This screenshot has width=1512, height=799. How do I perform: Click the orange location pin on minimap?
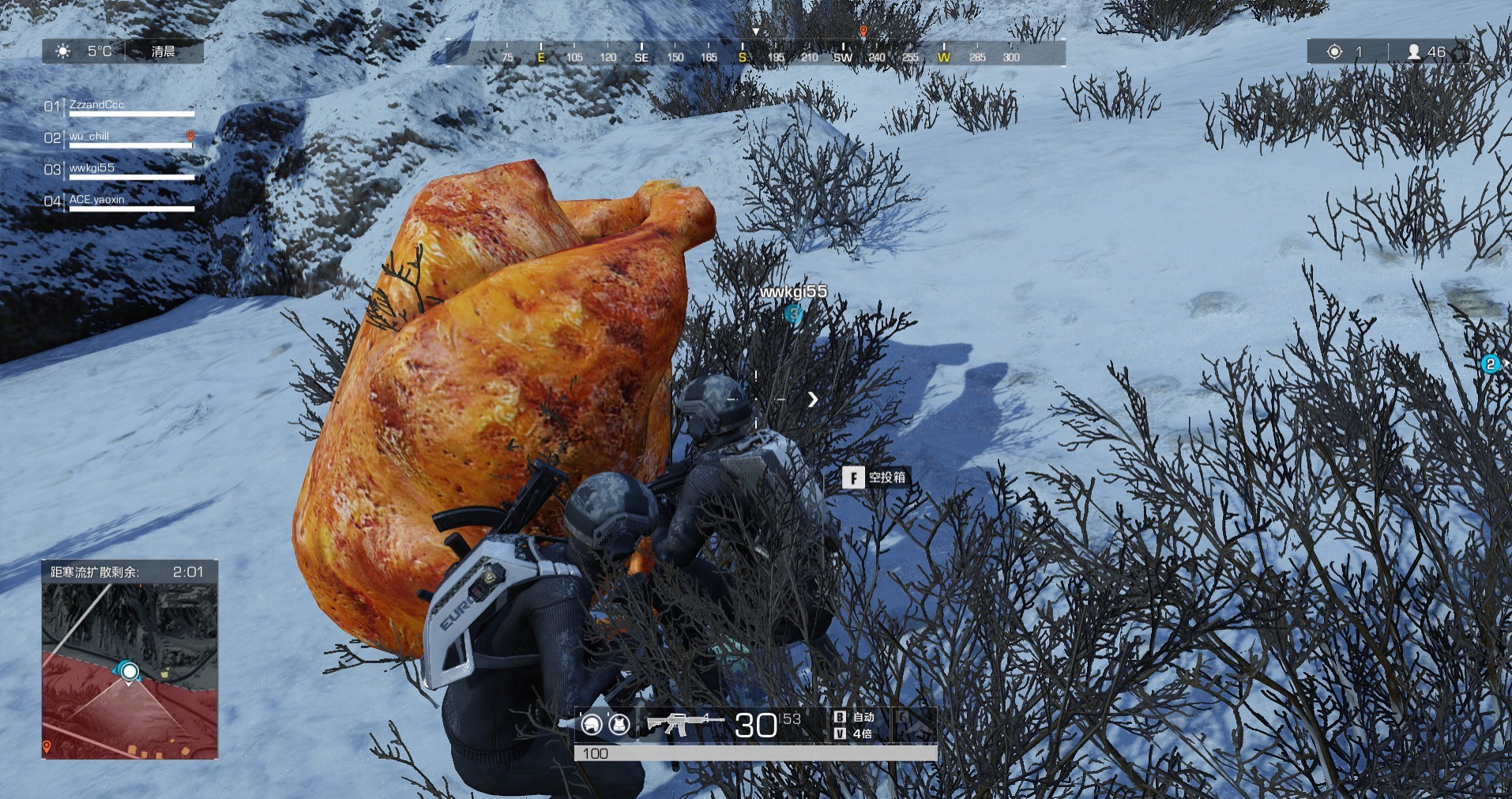pos(47,746)
